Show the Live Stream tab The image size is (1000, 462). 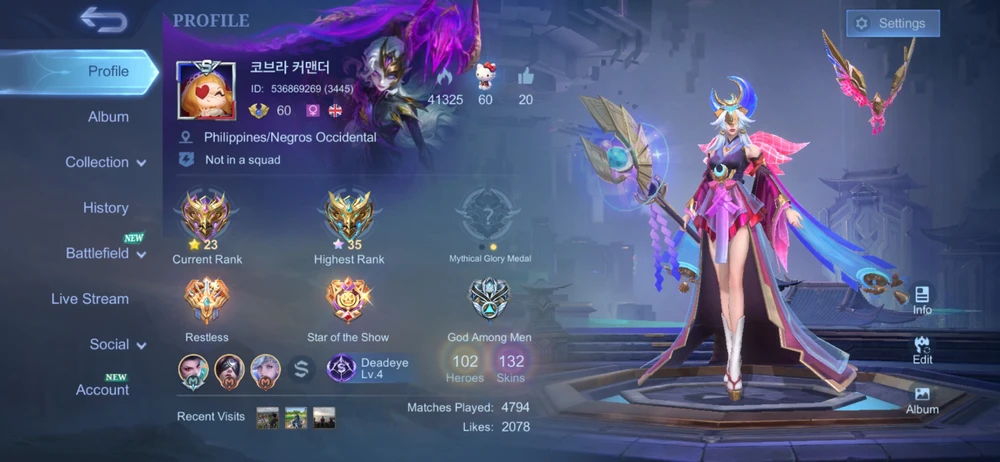pos(90,299)
